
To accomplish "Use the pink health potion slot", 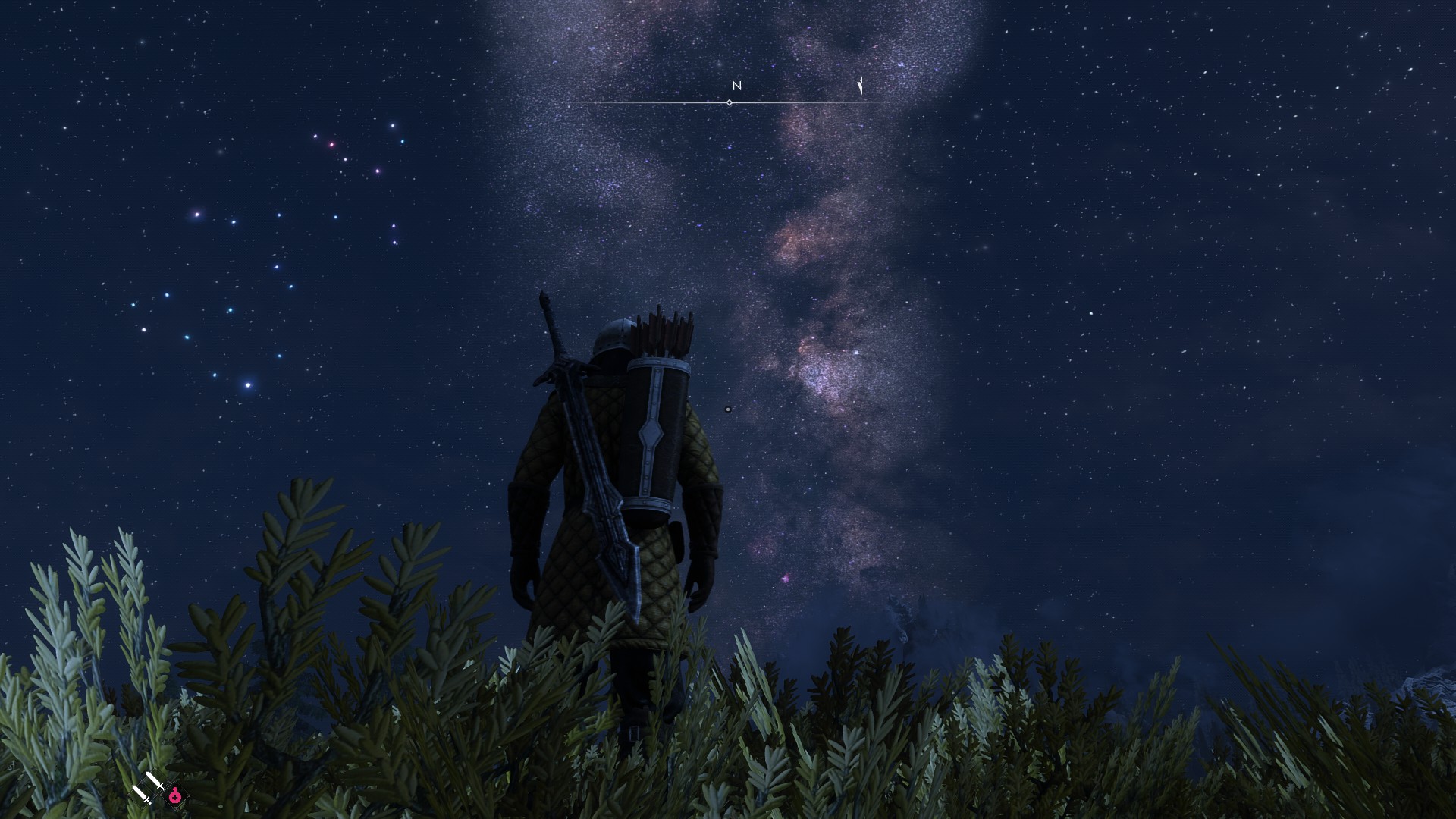I will tap(175, 796).
